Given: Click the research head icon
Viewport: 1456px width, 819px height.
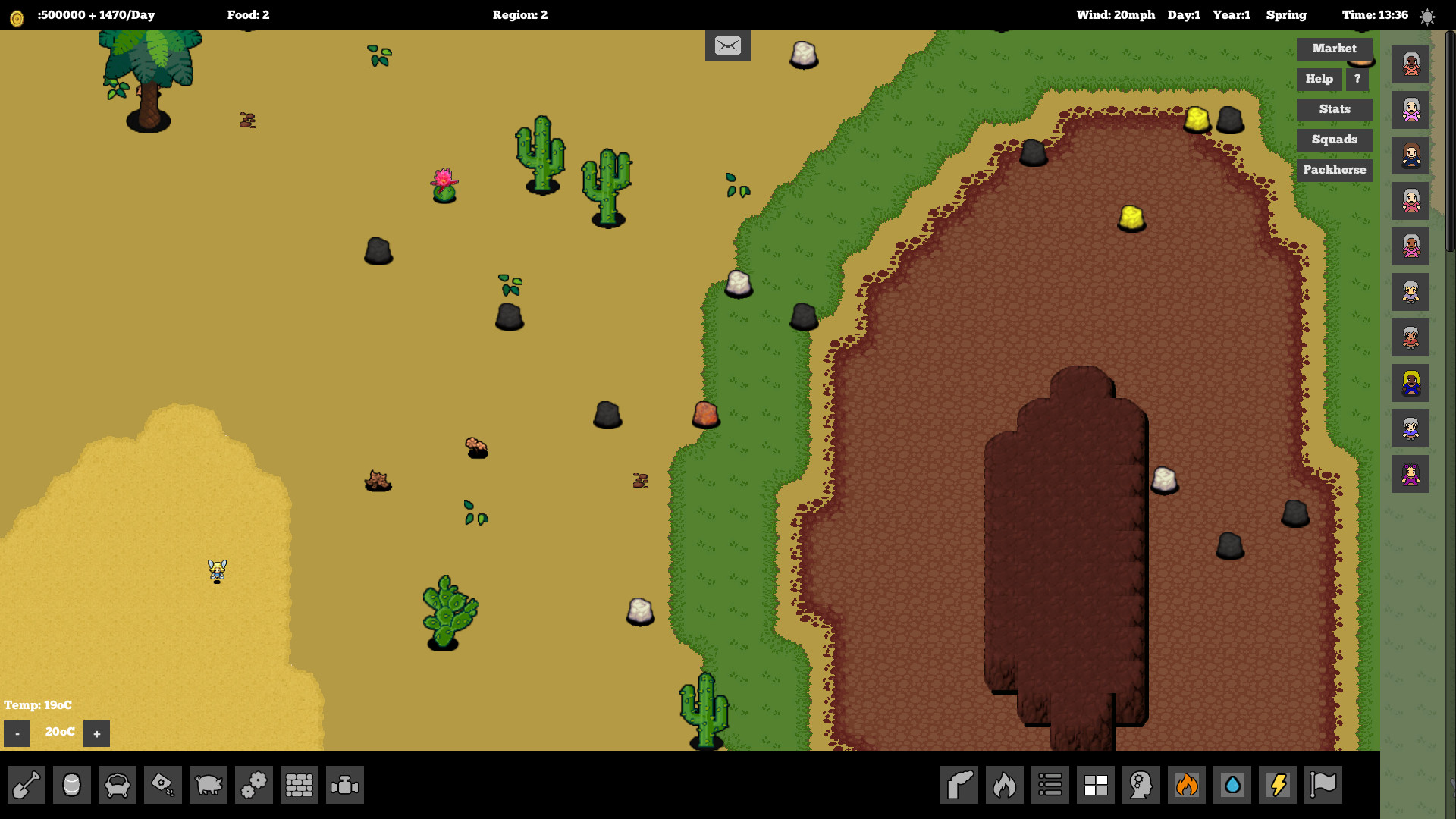Looking at the screenshot, I should (x=1141, y=785).
